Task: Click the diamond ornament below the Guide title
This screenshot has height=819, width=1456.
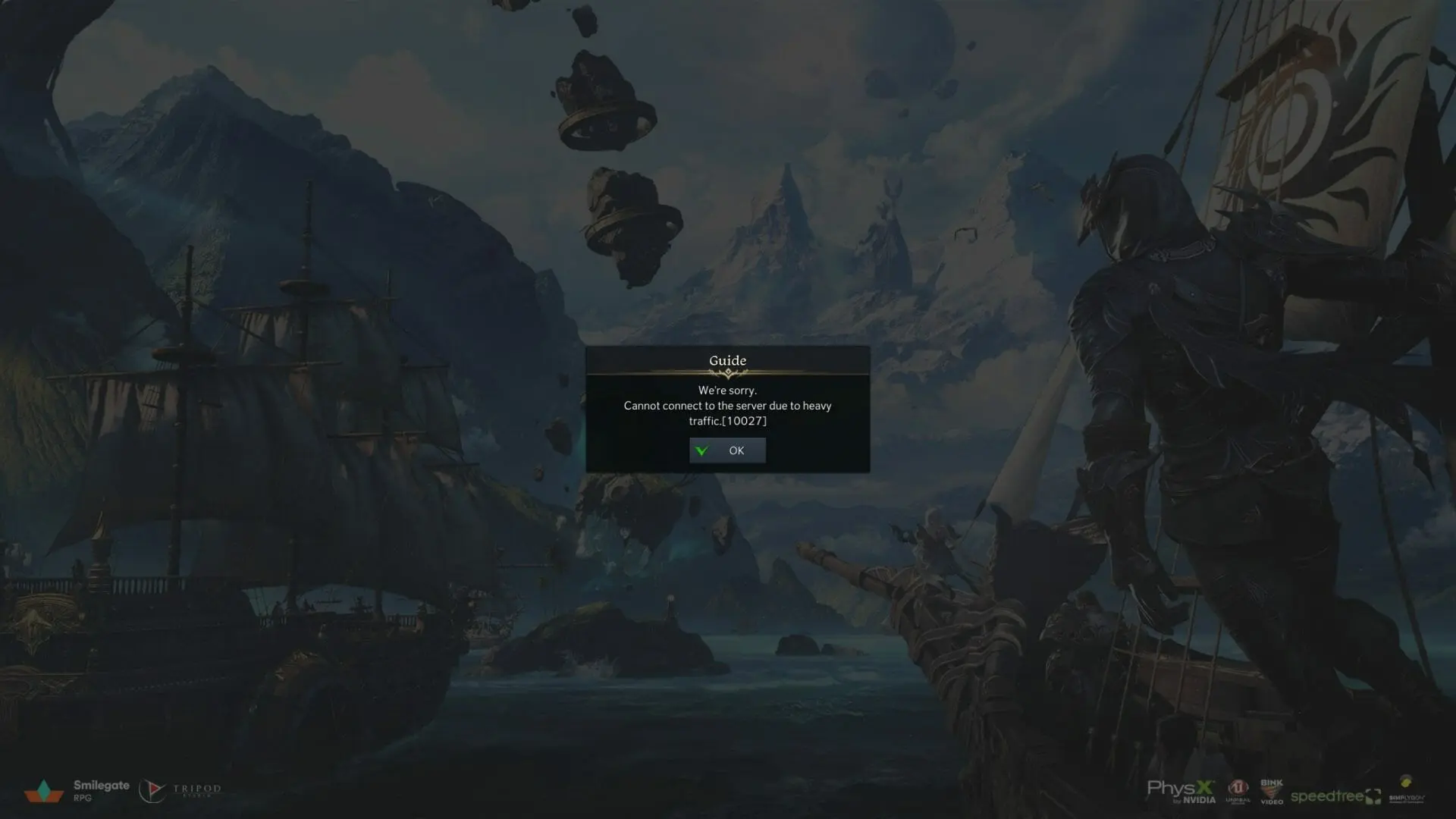Action: click(726, 373)
